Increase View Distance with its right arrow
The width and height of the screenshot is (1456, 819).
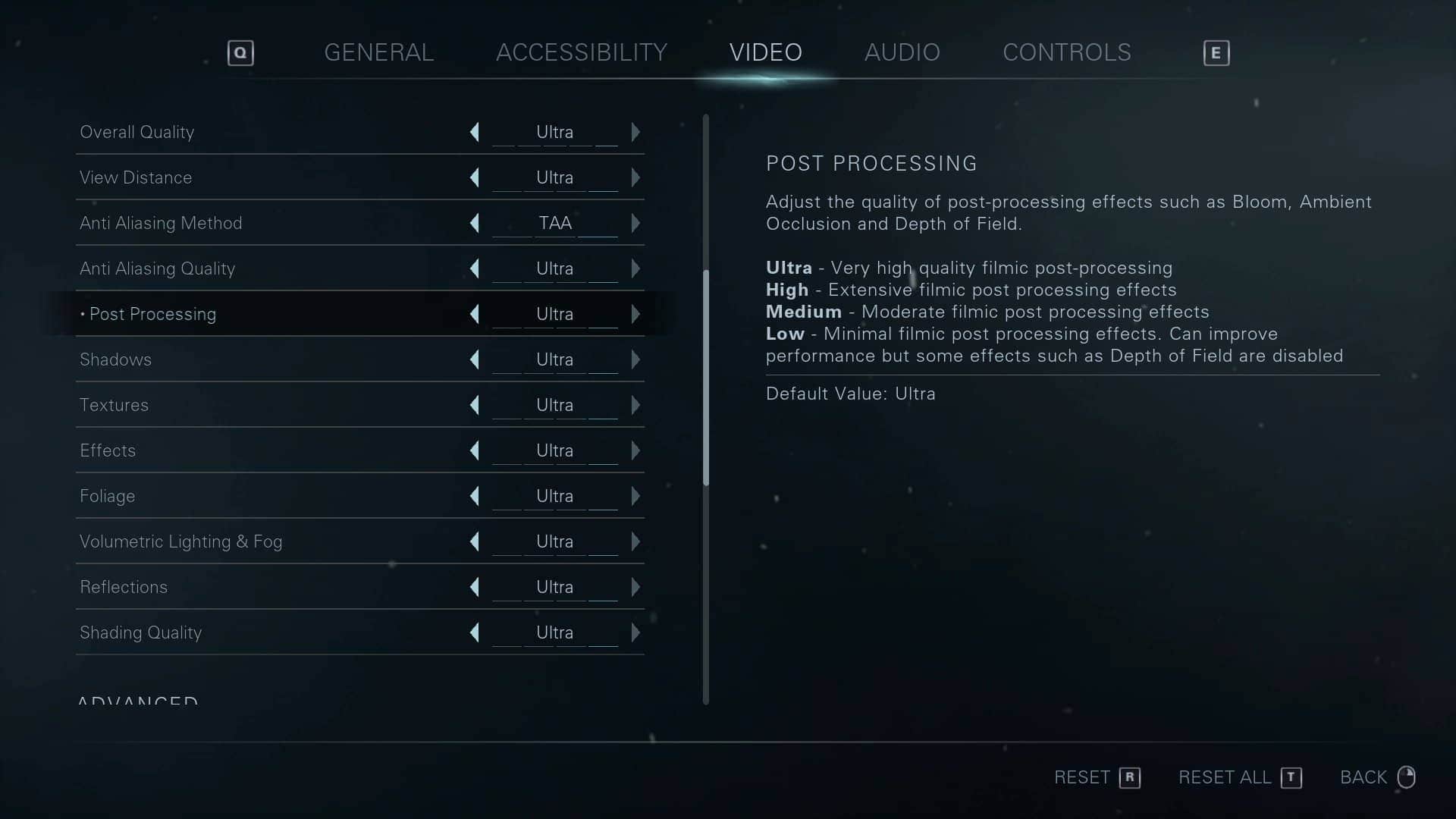[635, 177]
